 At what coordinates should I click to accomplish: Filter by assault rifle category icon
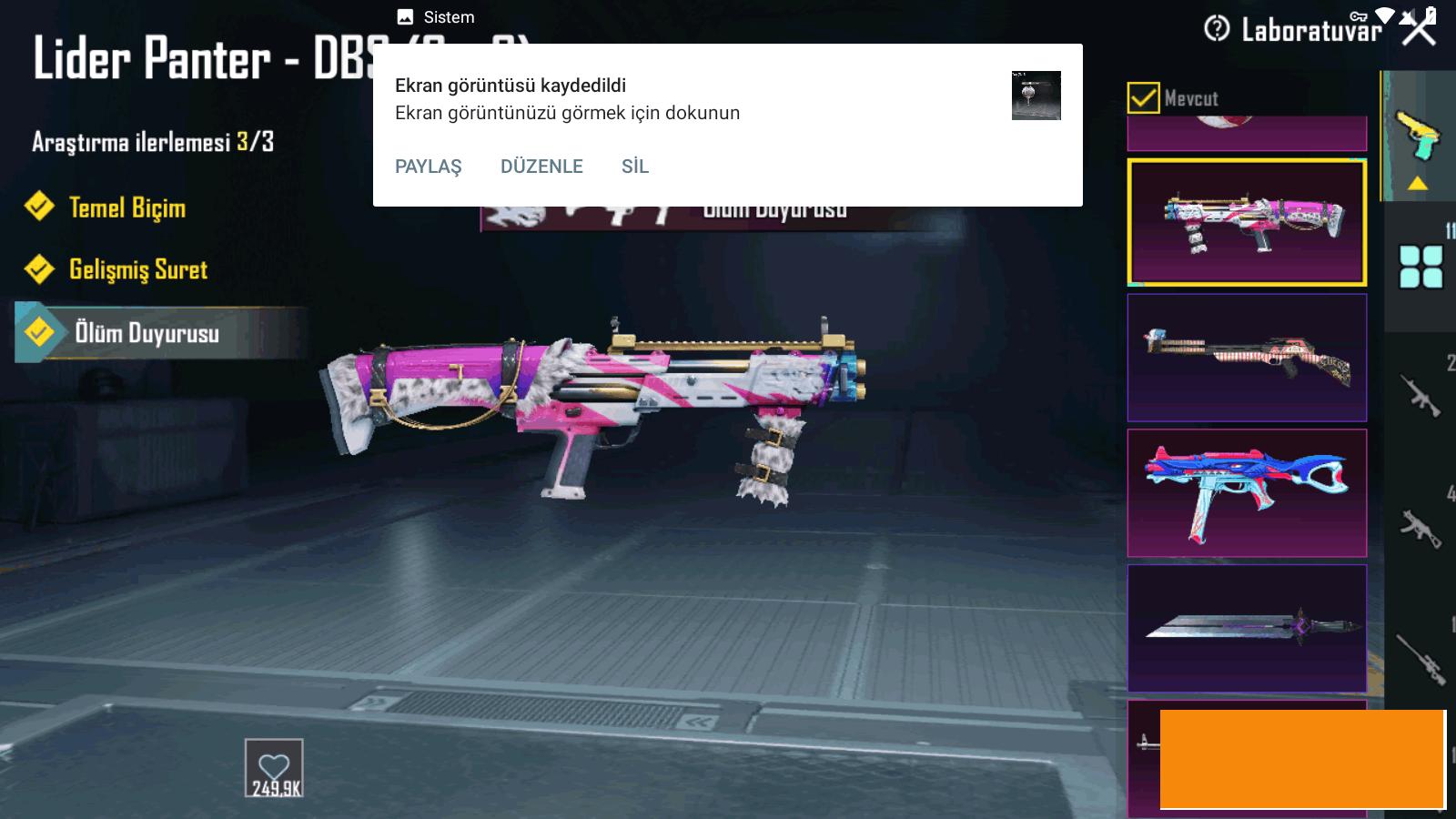pyautogui.click(x=1421, y=396)
